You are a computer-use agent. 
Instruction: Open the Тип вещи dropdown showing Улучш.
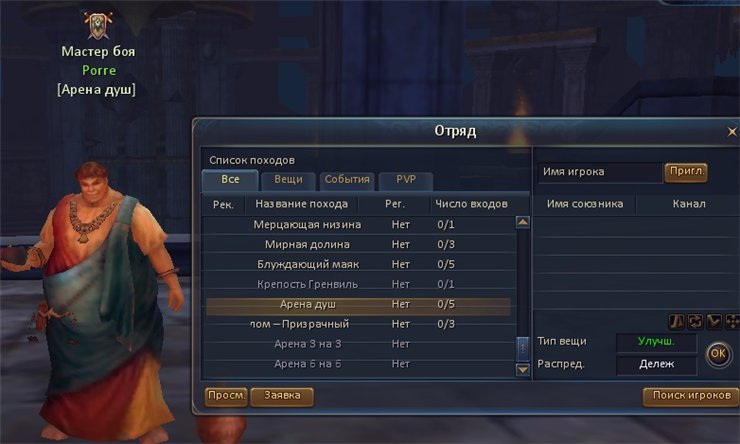(x=656, y=342)
